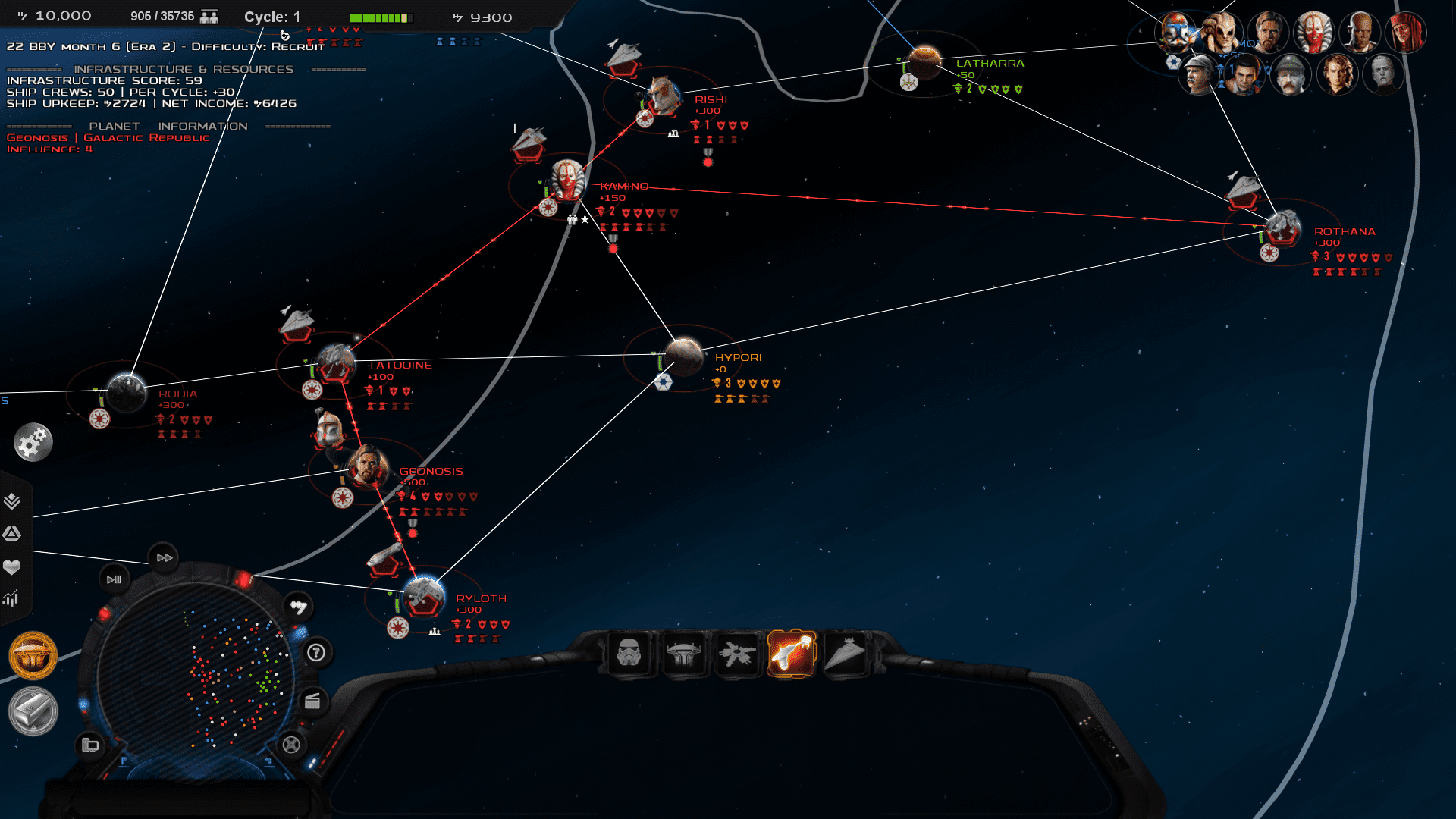The image size is (1456, 819).
Task: Switch to the space station build tab
Action: coord(737,653)
